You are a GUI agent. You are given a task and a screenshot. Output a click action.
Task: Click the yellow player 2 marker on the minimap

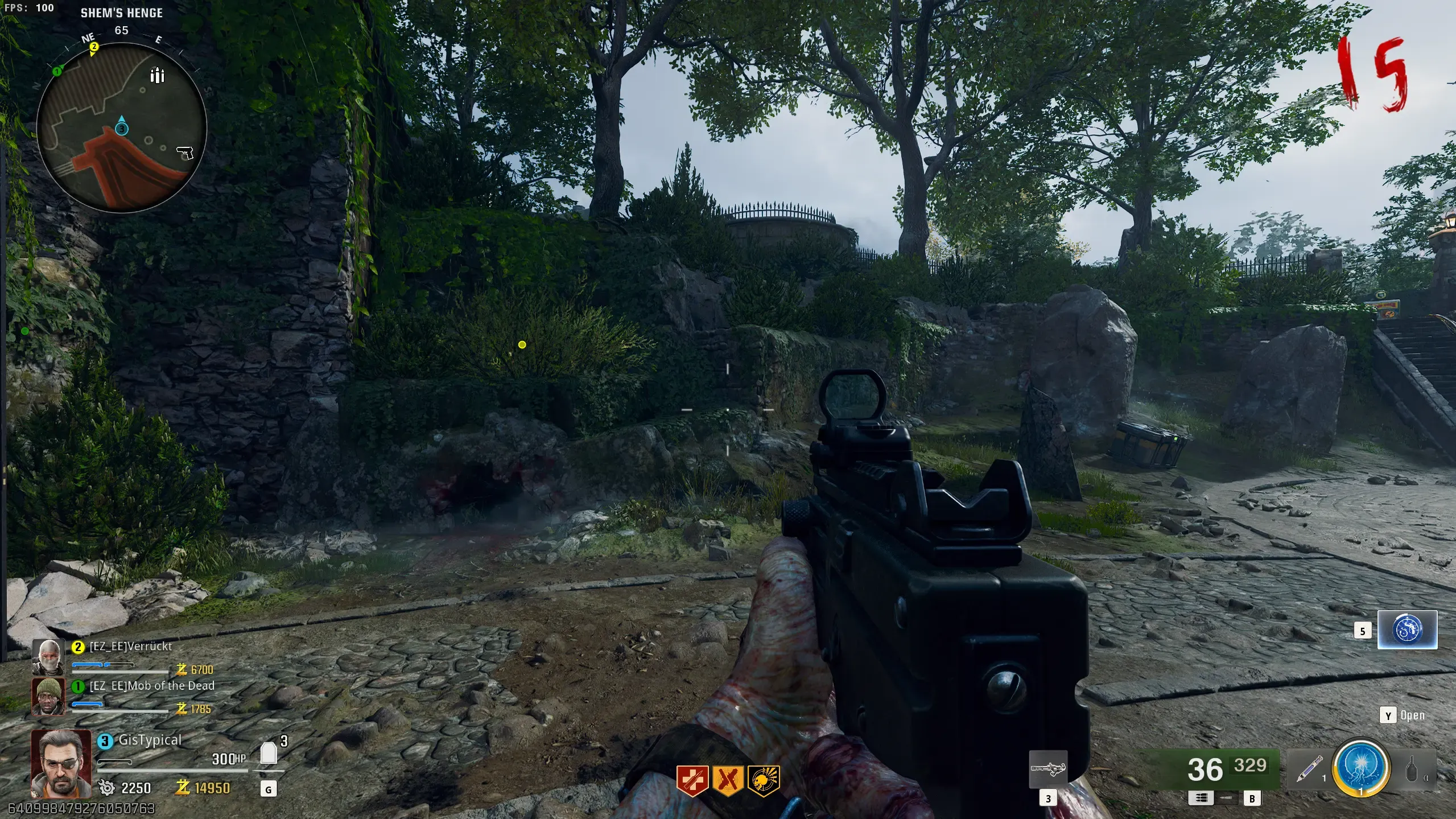coord(94,47)
